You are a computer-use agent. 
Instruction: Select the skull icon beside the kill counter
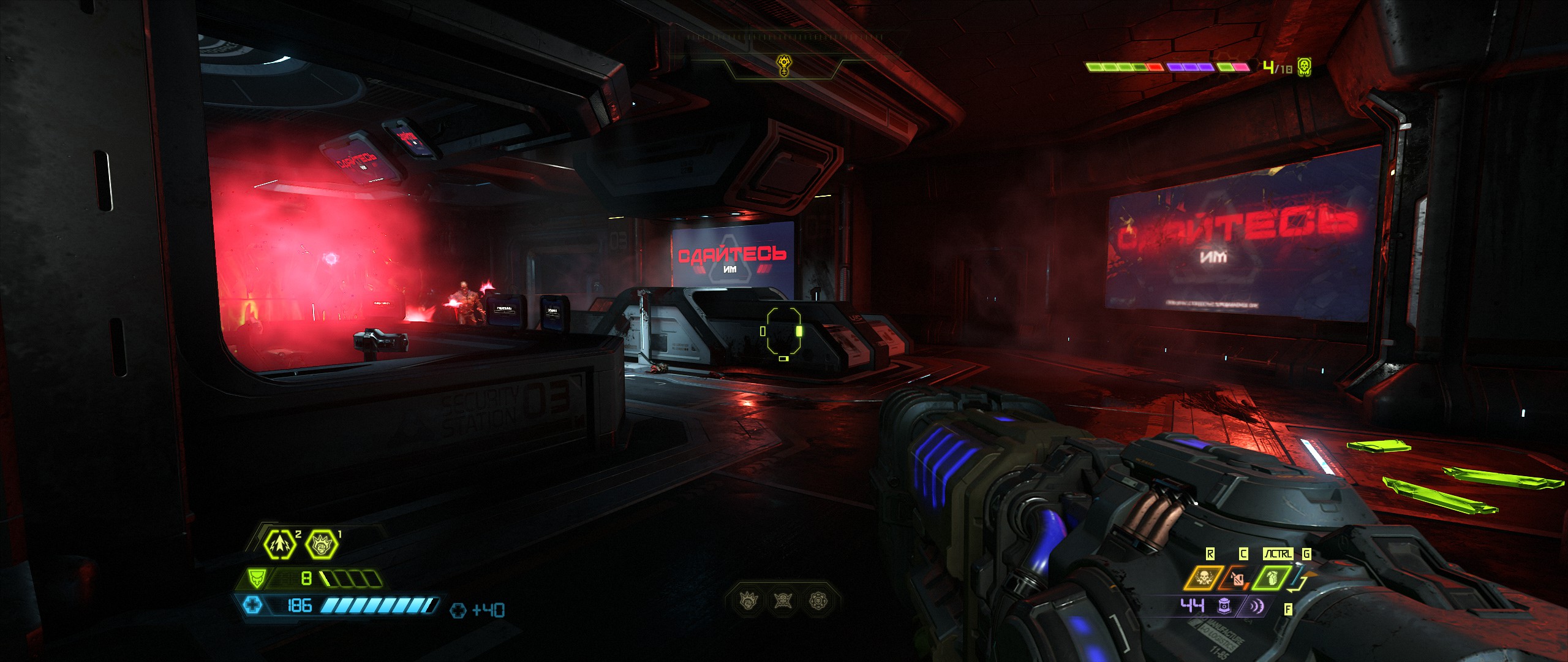tap(1305, 67)
